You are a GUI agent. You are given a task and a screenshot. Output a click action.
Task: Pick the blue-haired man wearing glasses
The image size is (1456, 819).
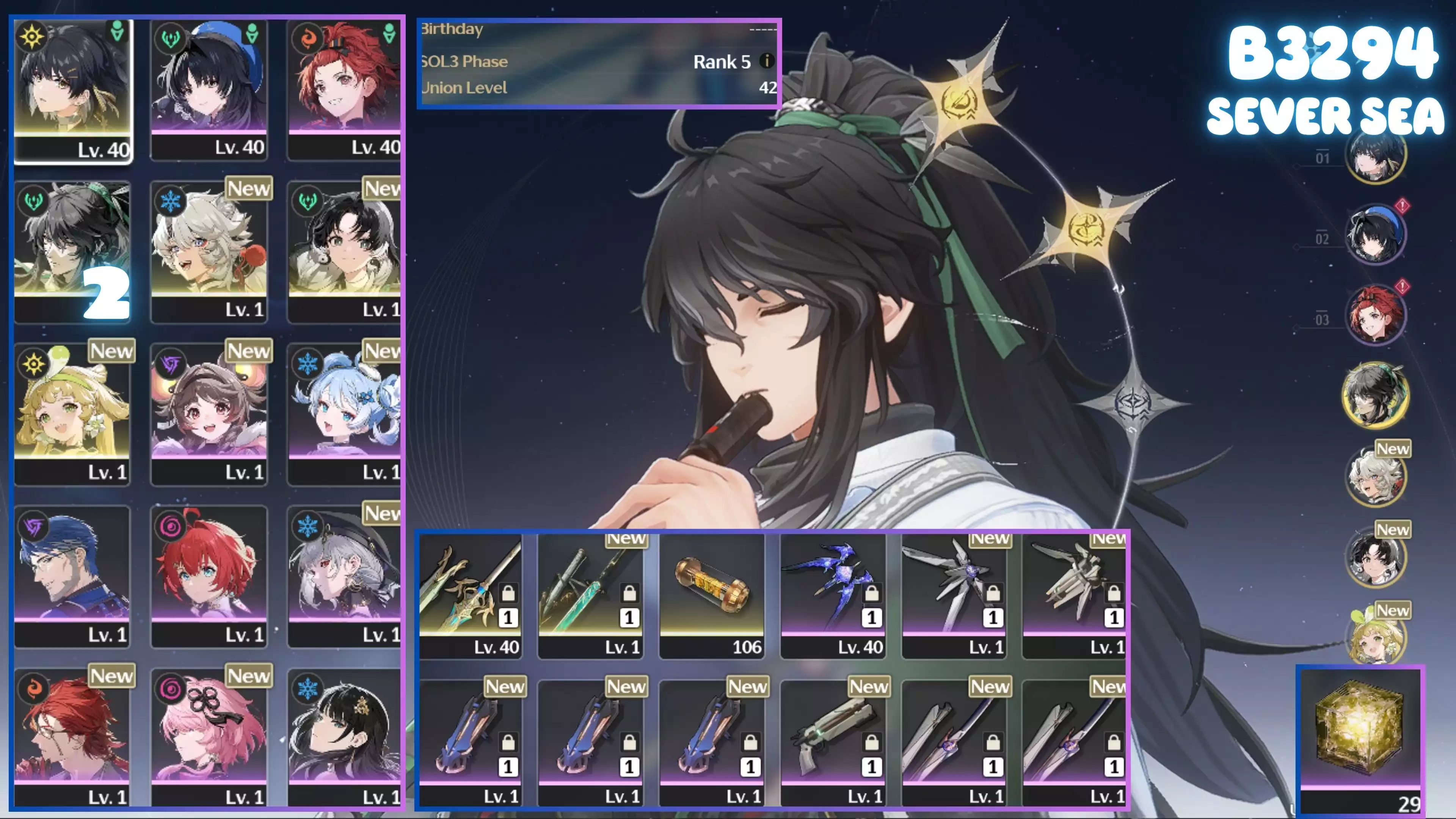(x=72, y=576)
